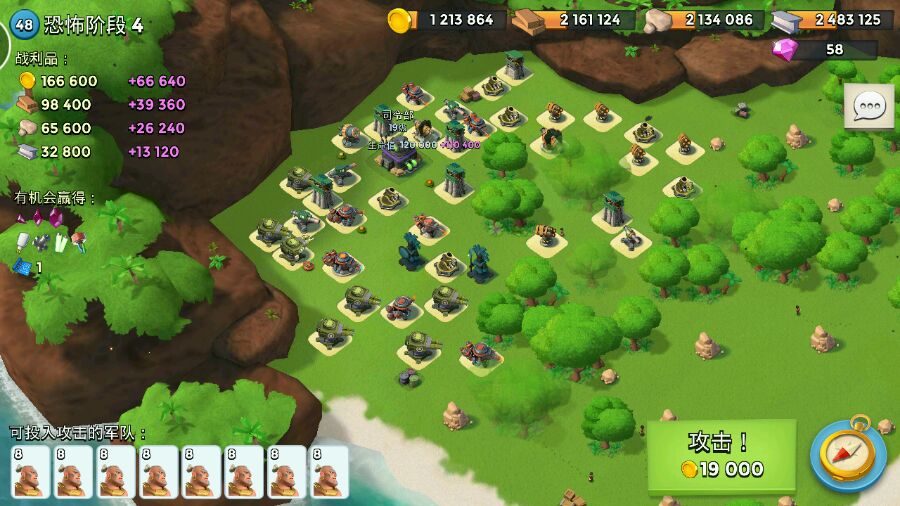Select the purple diamond counter
Image resolution: width=900 pixels, height=506 pixels.
(822, 49)
